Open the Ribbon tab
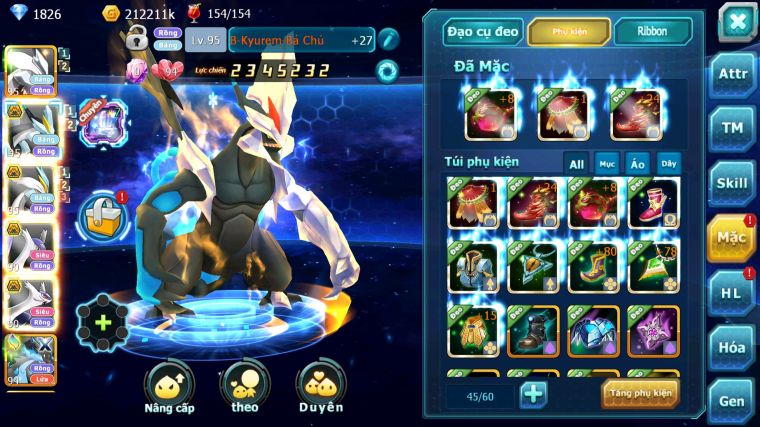 pos(652,31)
